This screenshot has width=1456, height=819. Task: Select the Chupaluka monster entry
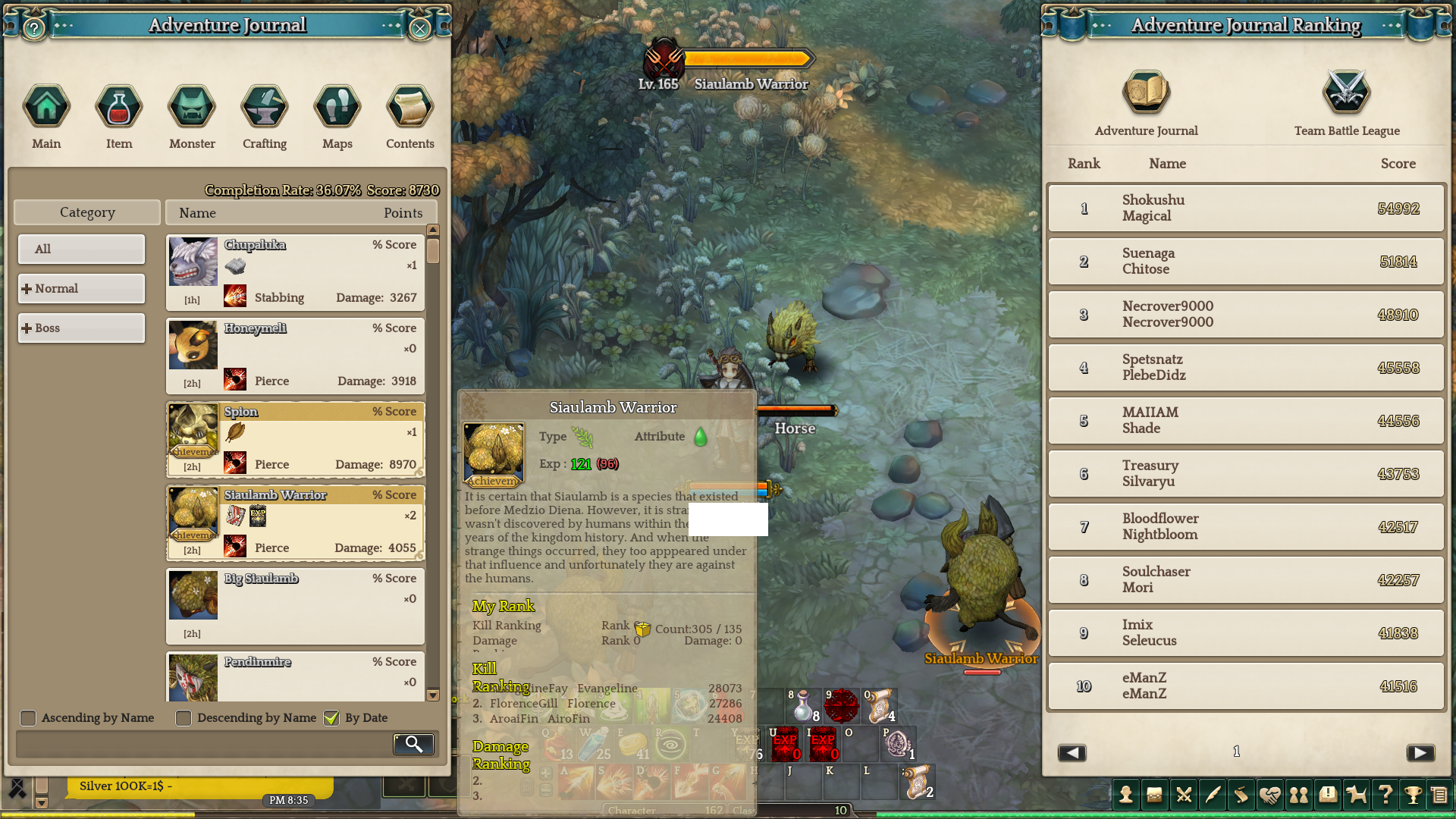pos(295,272)
